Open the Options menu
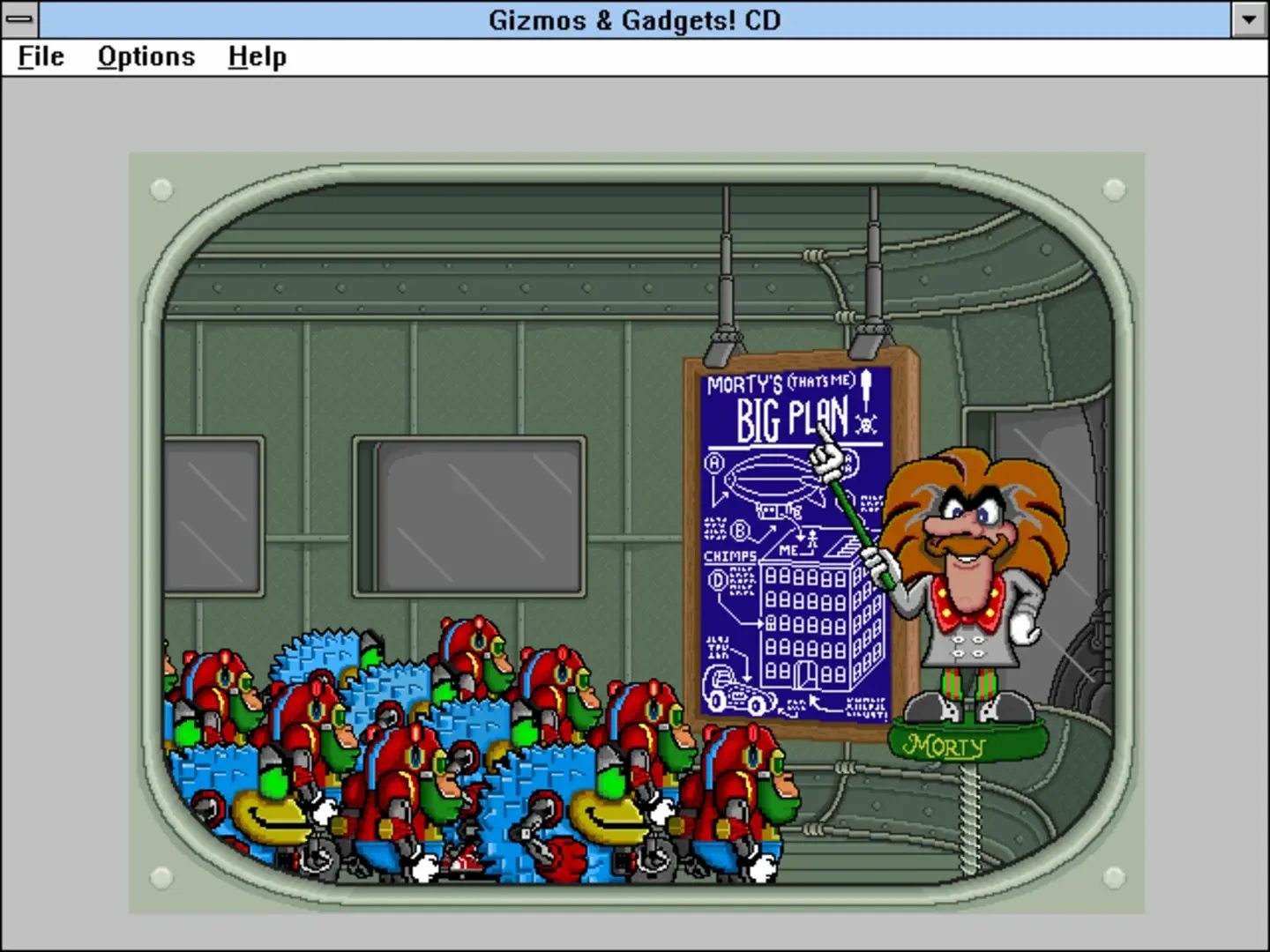Image resolution: width=1270 pixels, height=952 pixels. (146, 56)
